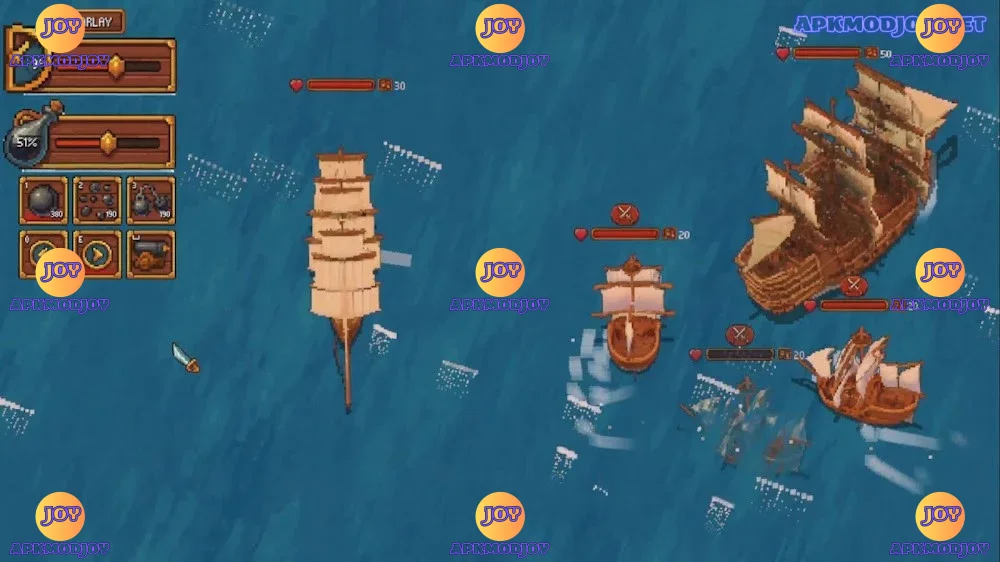Image resolution: width=1000 pixels, height=562 pixels.
Task: Fire the left broadside arrow button
Action: tap(43, 254)
